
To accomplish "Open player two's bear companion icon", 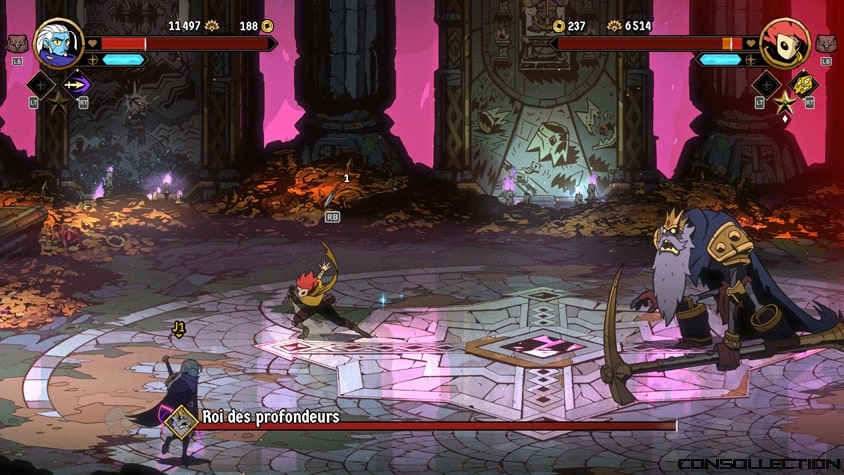I will point(825,44).
